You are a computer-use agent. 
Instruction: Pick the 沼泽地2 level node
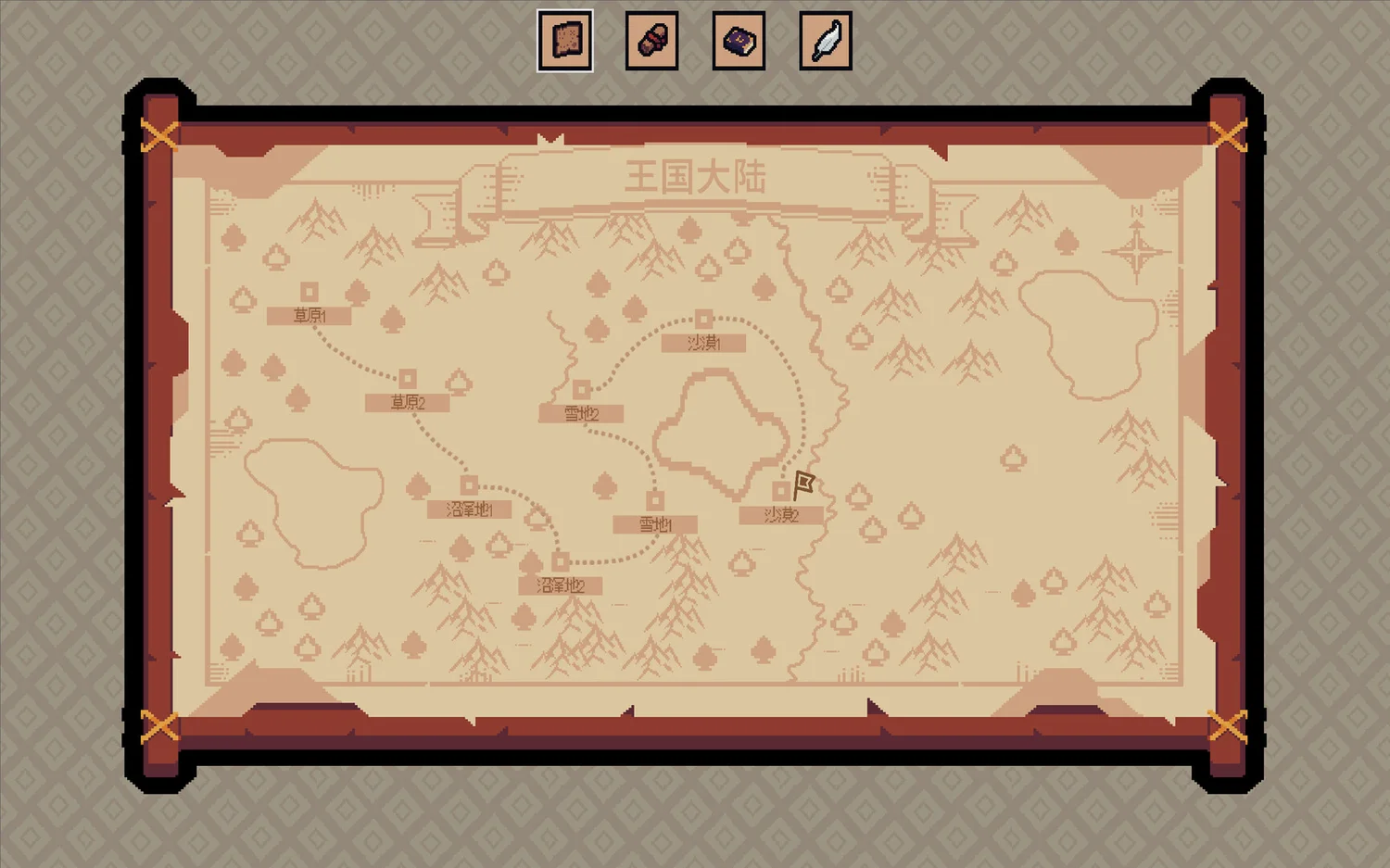coord(561,561)
